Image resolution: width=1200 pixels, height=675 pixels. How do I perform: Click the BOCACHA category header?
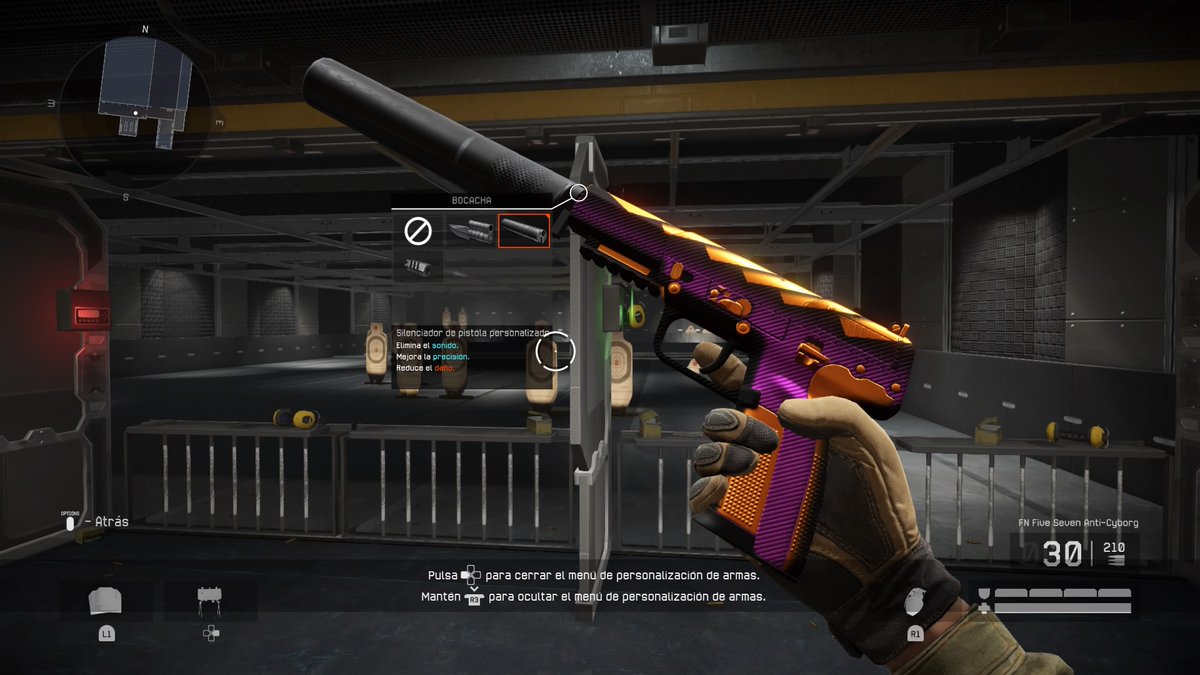point(471,201)
